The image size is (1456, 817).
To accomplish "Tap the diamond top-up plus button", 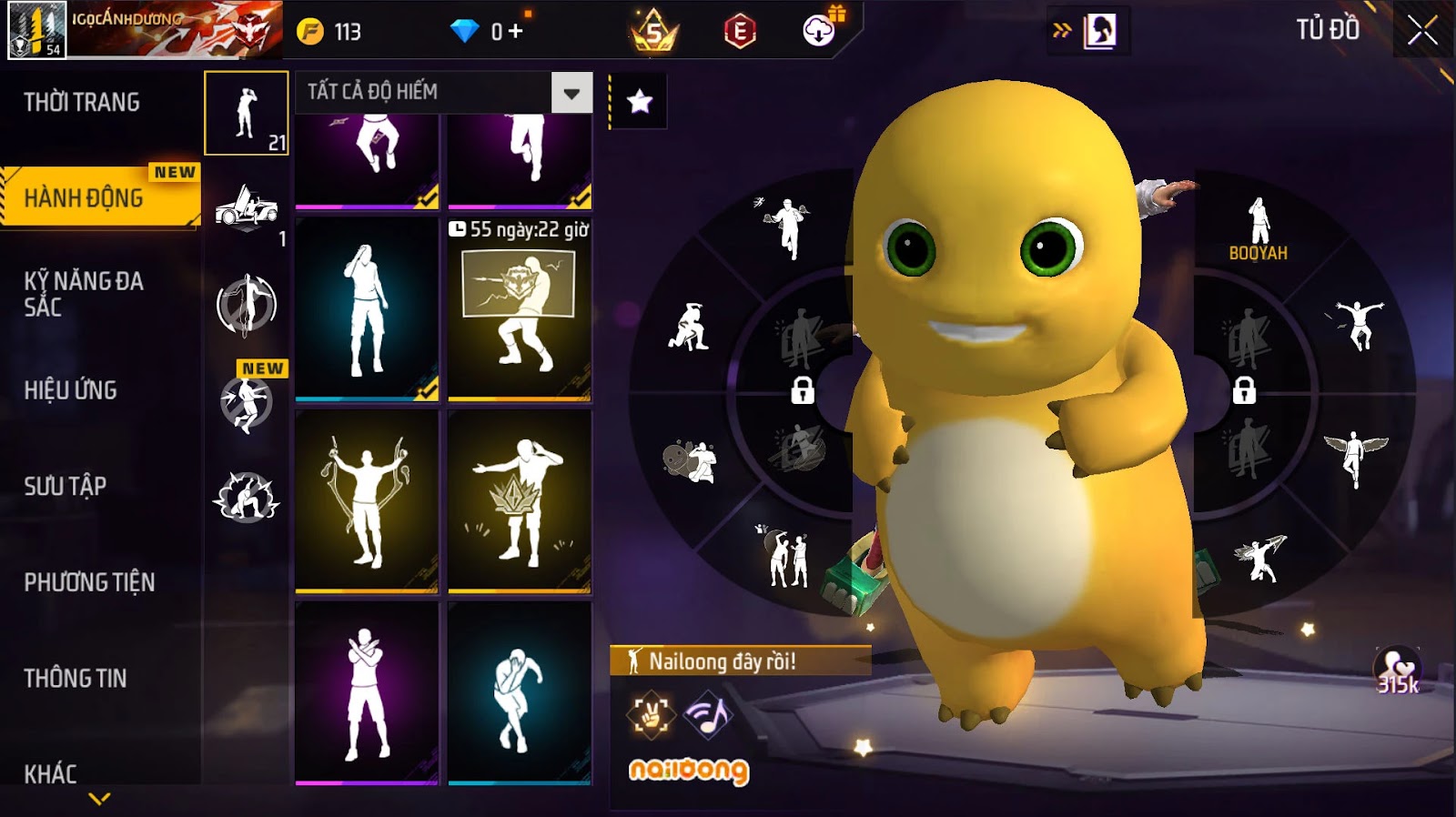I will (x=516, y=32).
